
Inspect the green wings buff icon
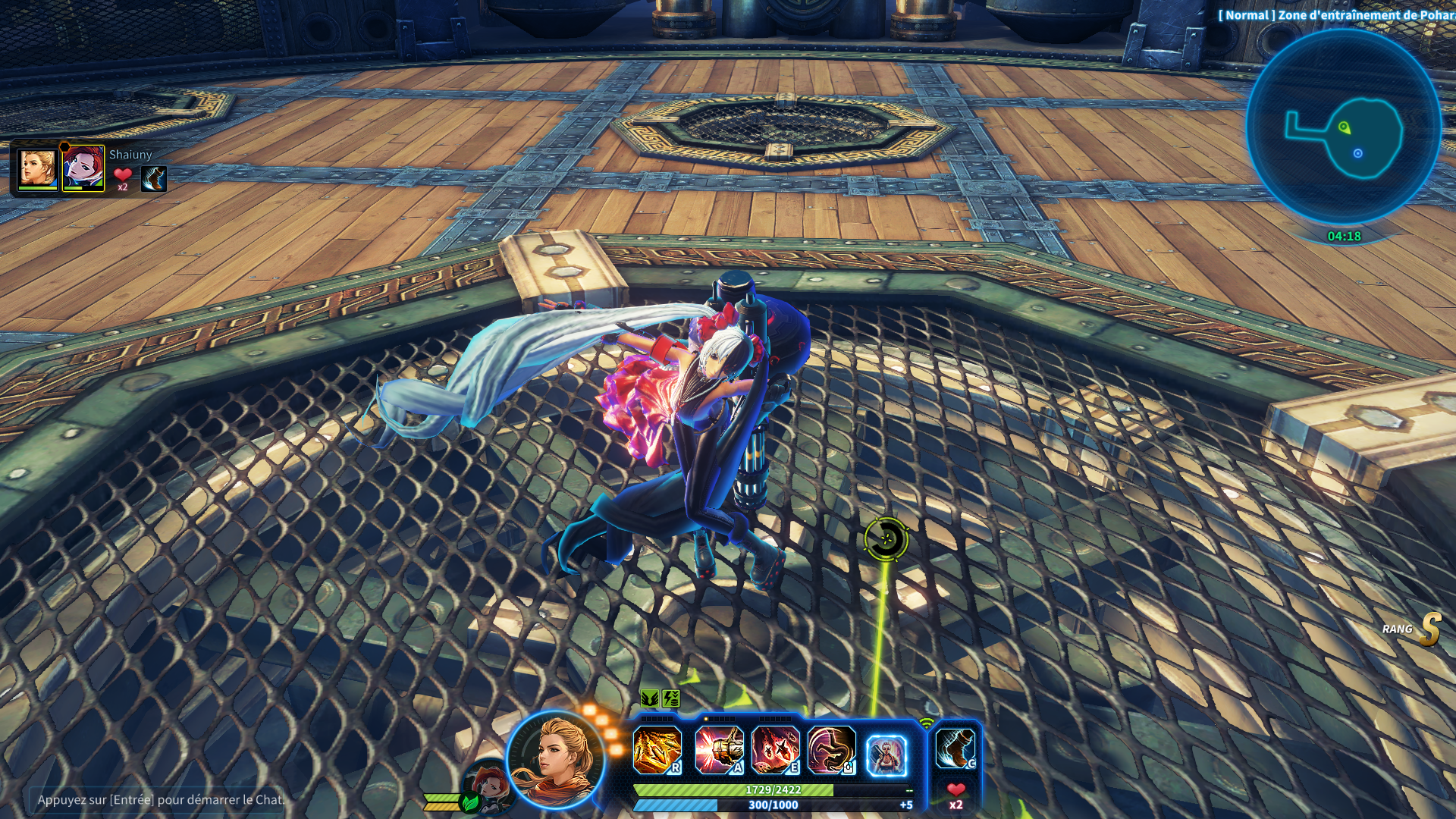tap(649, 698)
